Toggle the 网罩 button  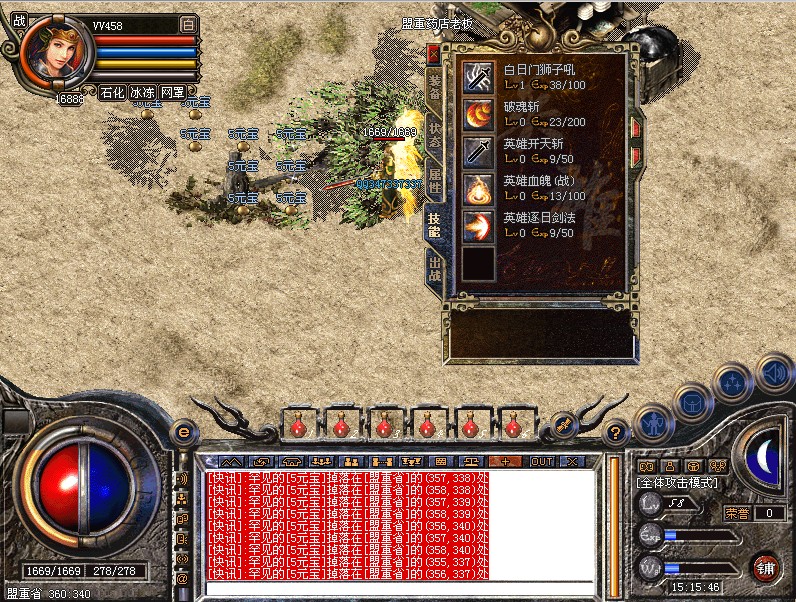tap(172, 92)
